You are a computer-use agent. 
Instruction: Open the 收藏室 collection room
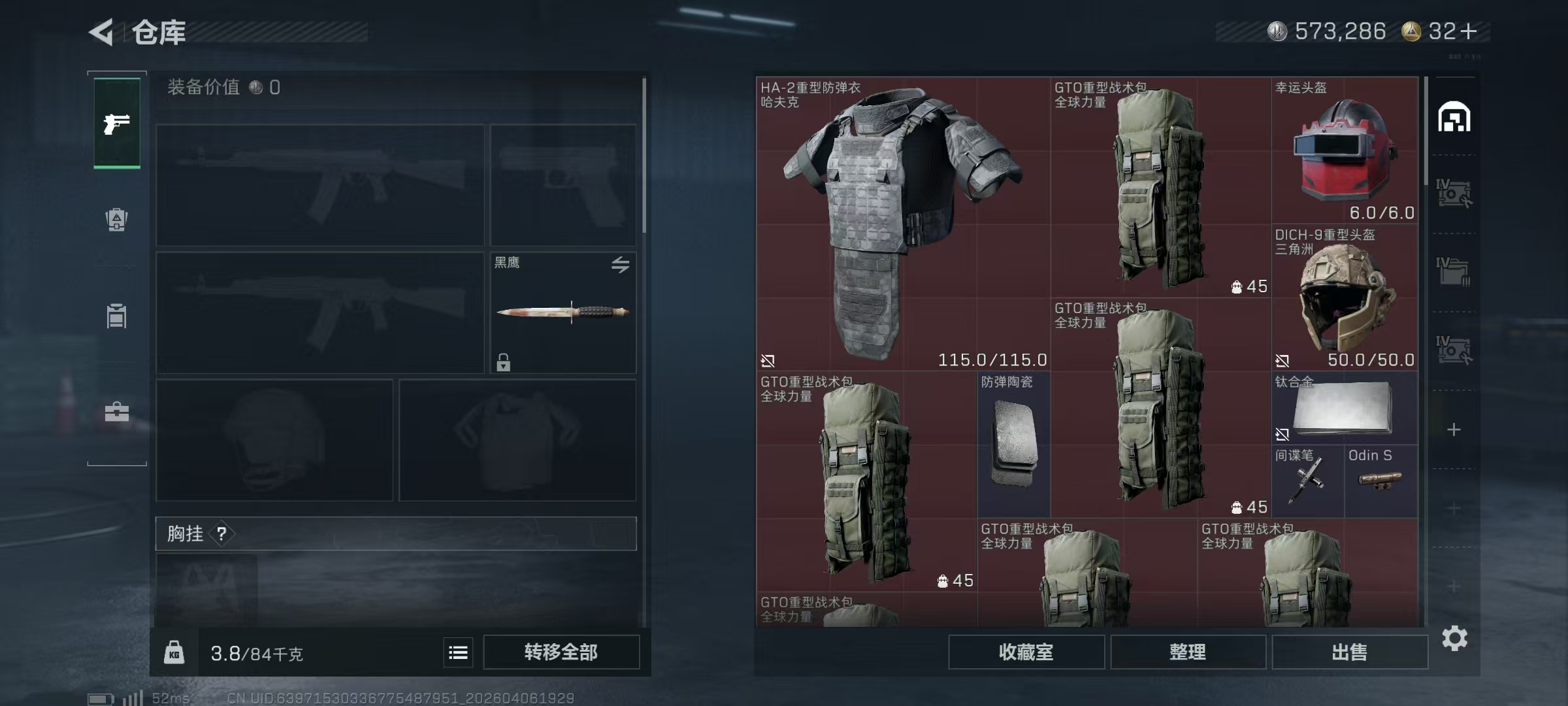tap(1026, 652)
